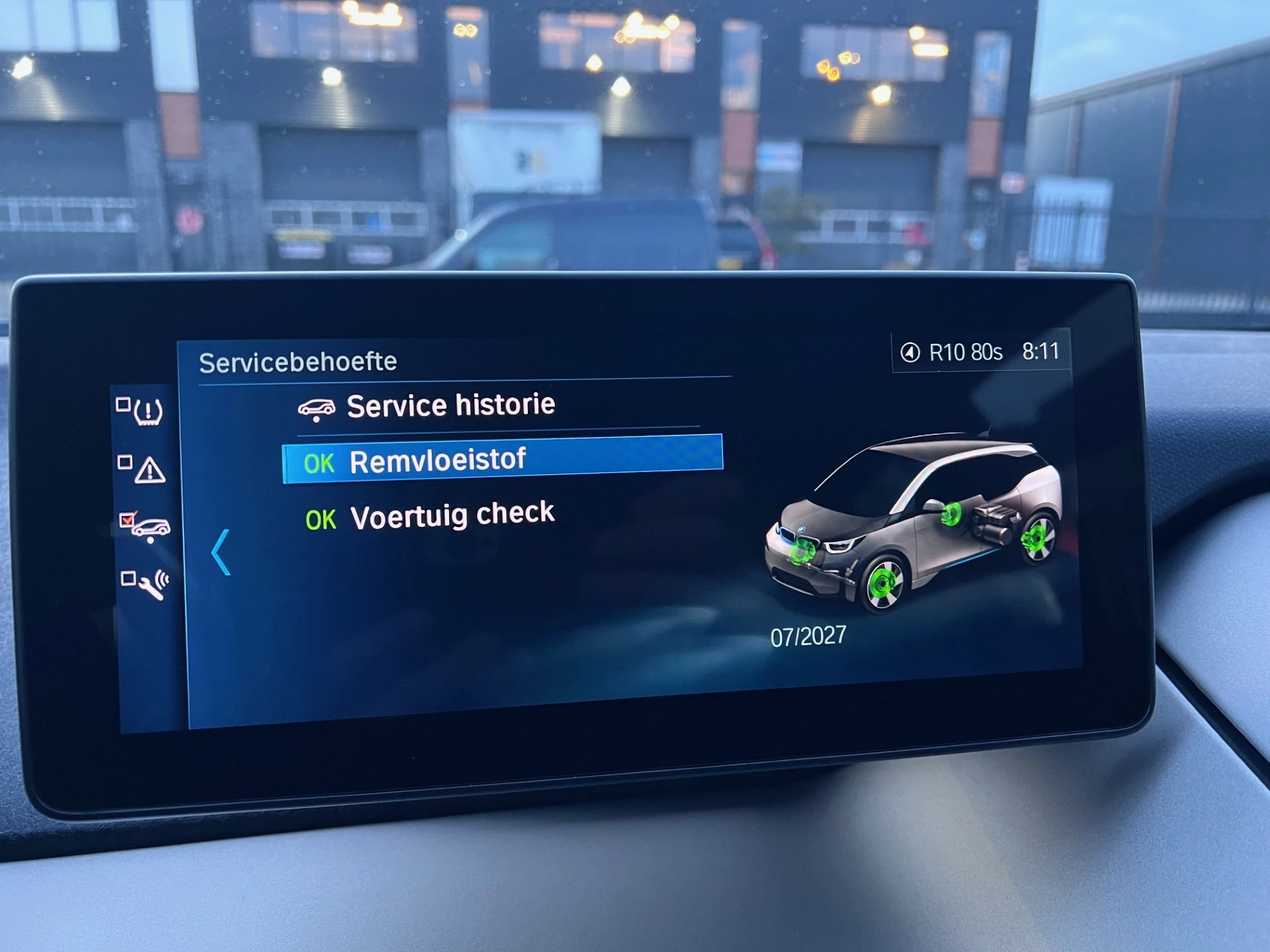
Task: Open the warning triangle alerts icon
Action: [x=151, y=471]
